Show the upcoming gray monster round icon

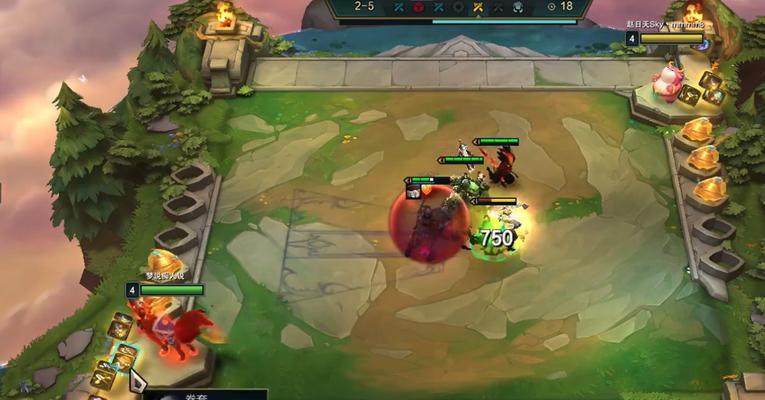pyautogui.click(x=517, y=7)
